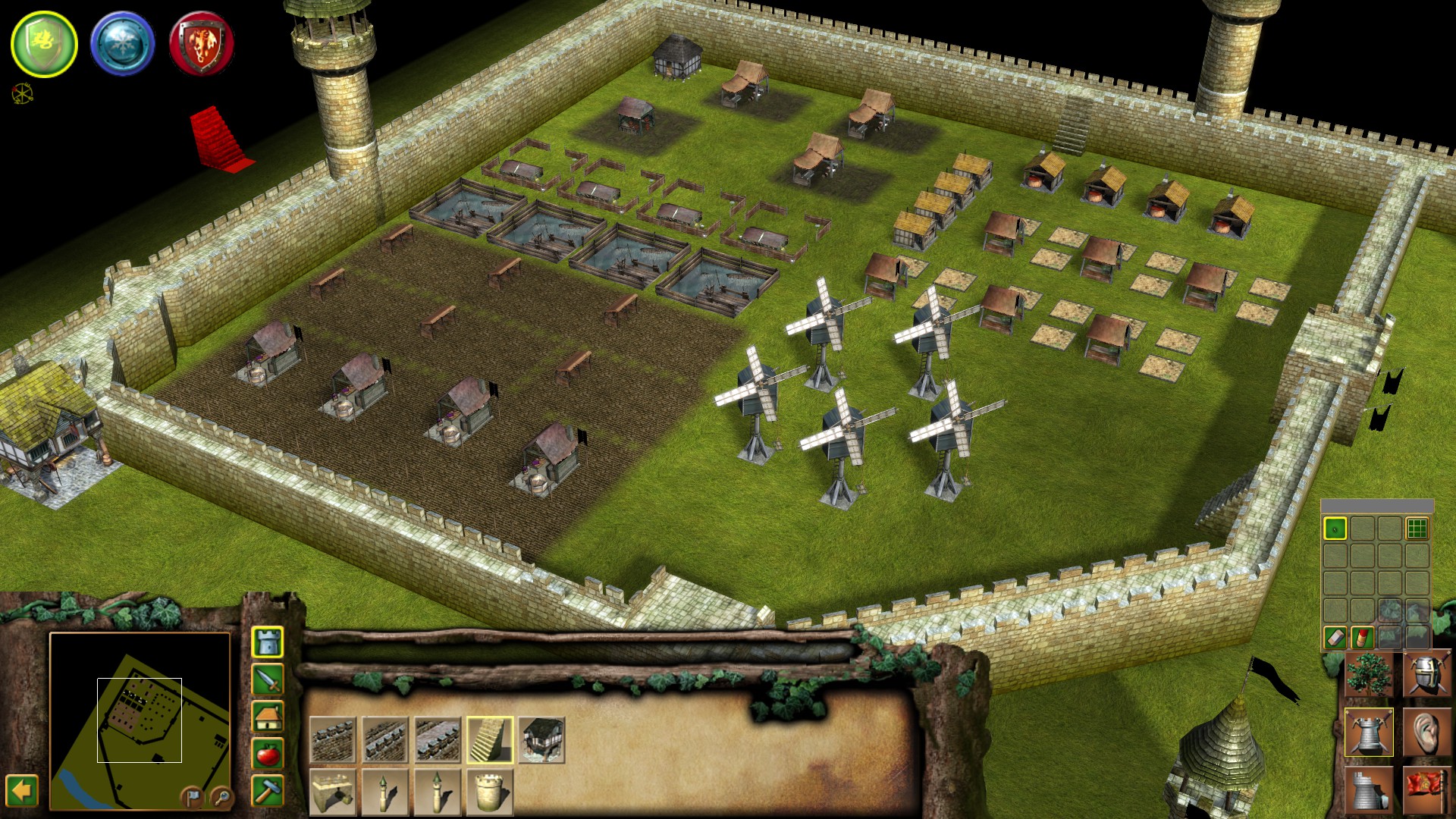Image resolution: width=1456 pixels, height=819 pixels.
Task: Select the tree placement tool
Action: 1369,675
